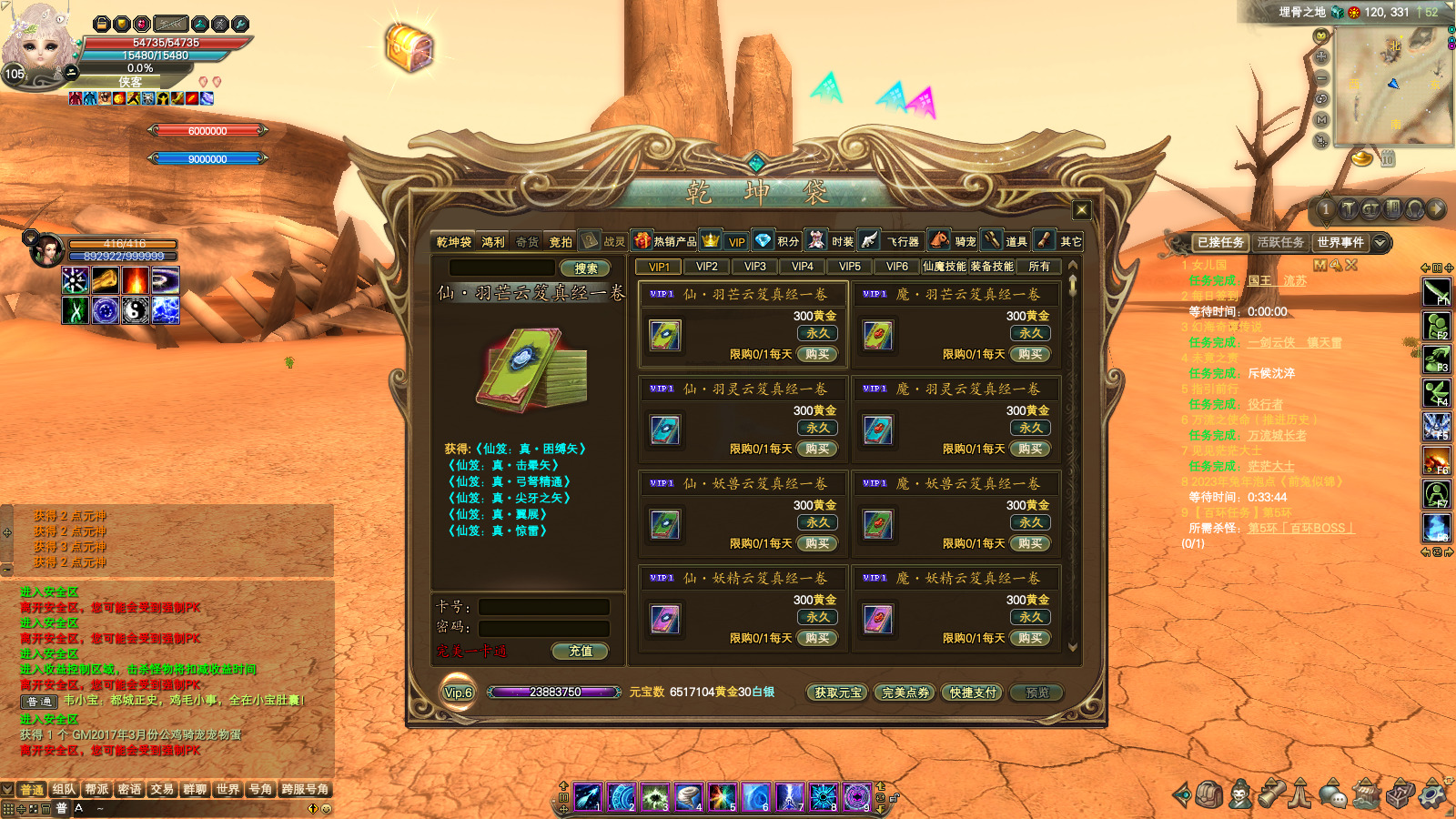The height and width of the screenshot is (819, 1456).
Task: Click the 搜索 search button
Action: click(x=585, y=268)
